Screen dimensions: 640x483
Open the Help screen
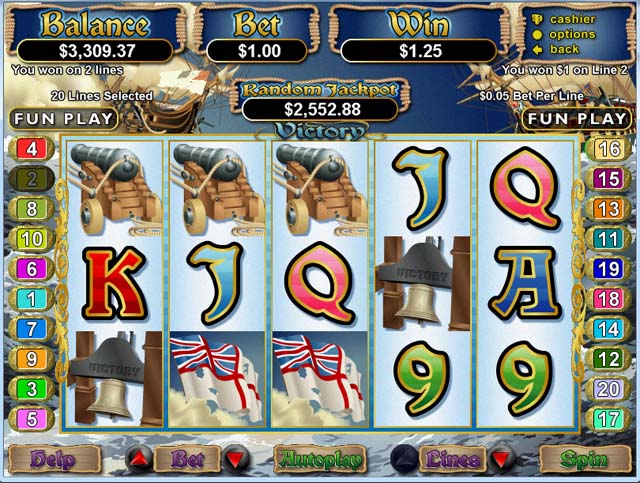click(x=53, y=460)
